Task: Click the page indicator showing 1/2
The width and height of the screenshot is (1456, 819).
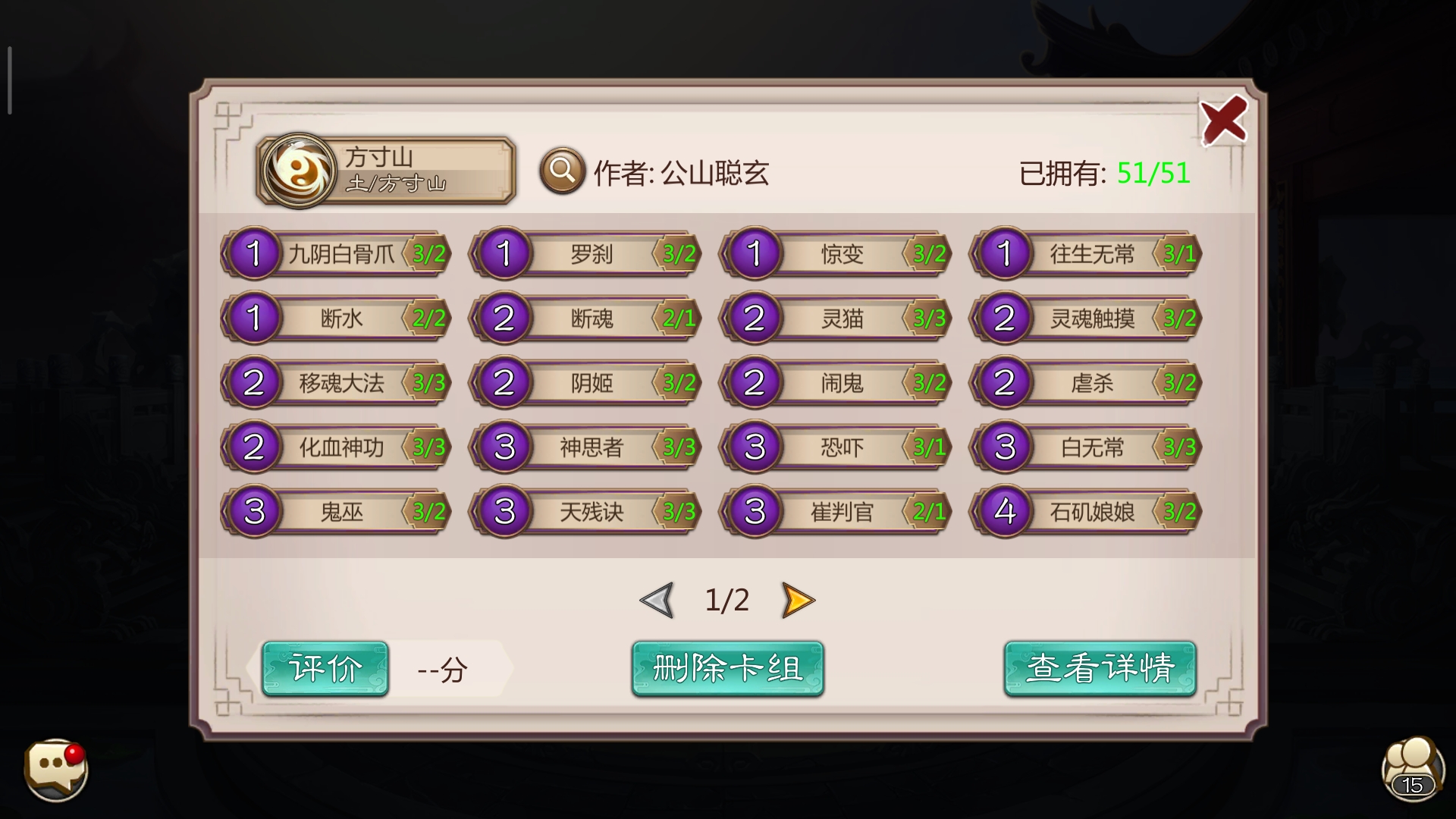Action: click(728, 598)
